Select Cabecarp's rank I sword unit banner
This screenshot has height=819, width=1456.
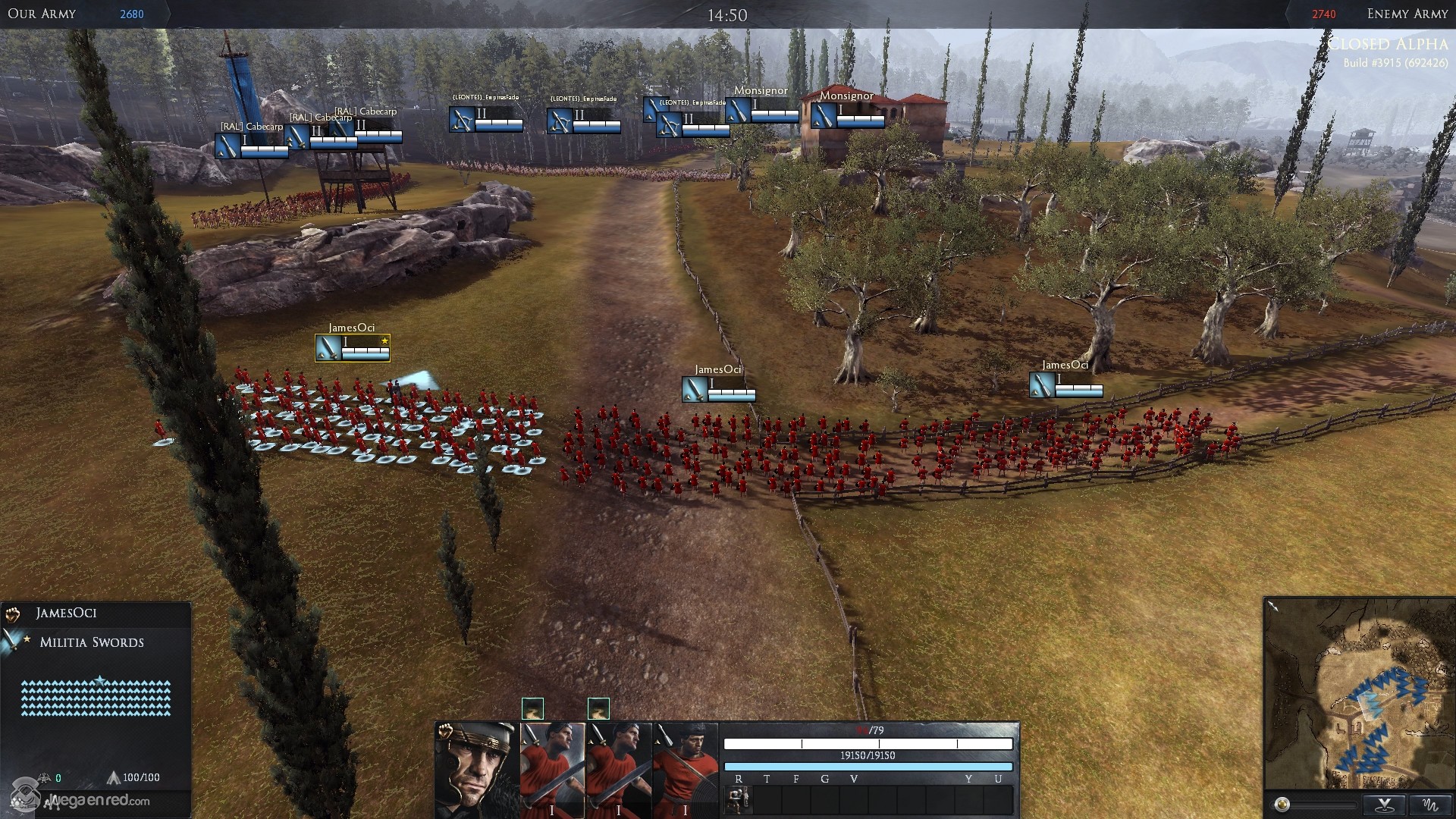251,146
